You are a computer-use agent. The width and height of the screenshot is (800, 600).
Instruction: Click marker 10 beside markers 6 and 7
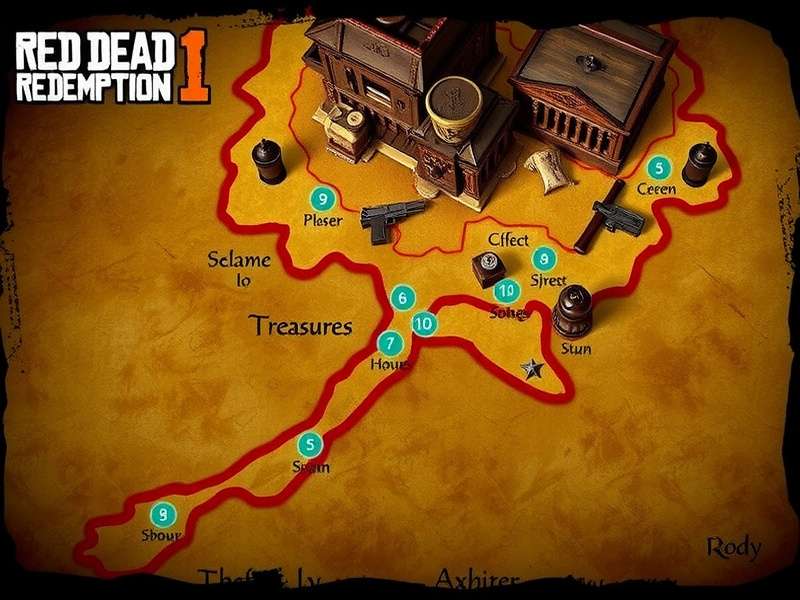[424, 323]
